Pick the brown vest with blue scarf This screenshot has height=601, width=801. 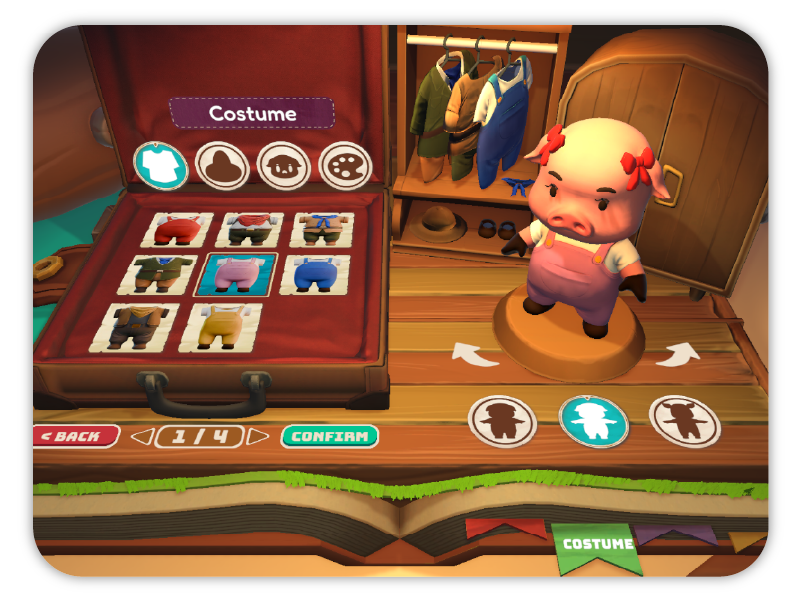pyautogui.click(x=320, y=228)
